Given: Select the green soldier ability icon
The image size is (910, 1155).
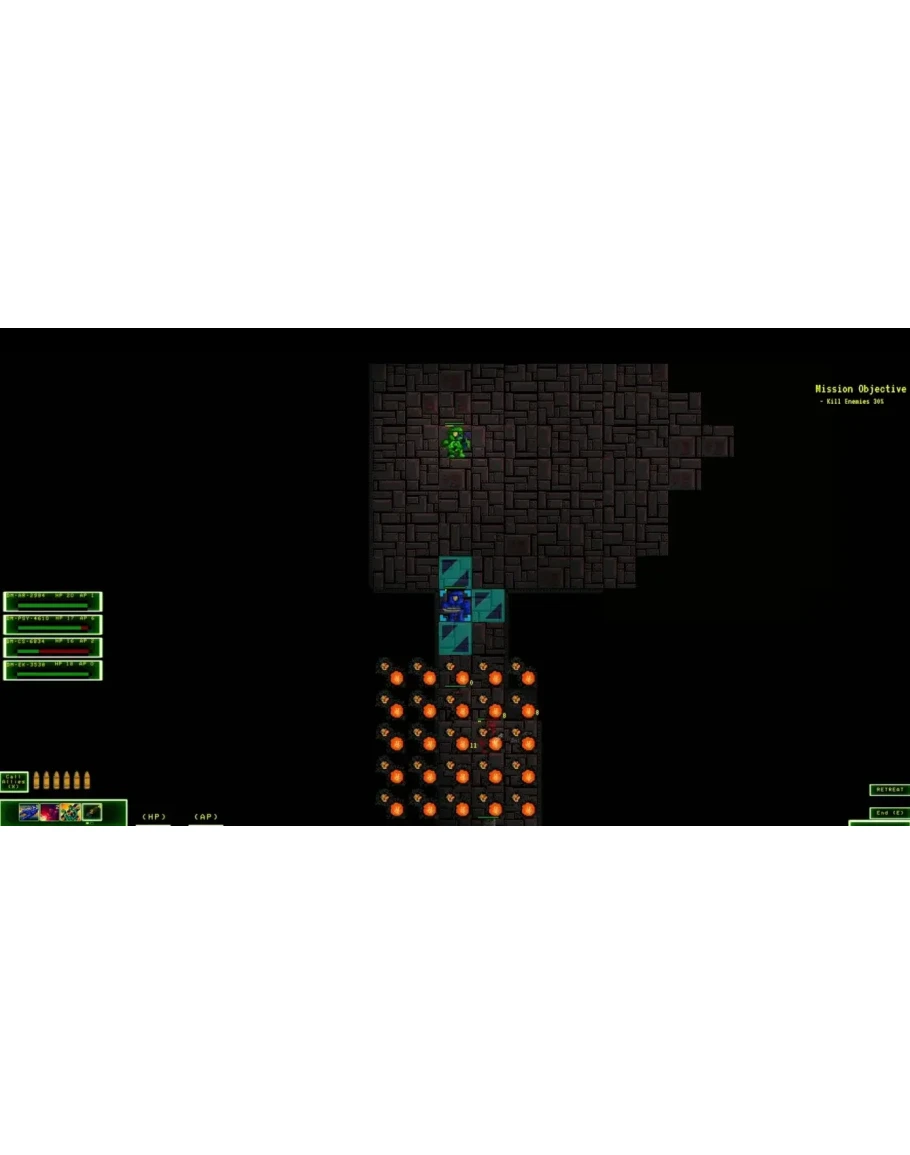Looking at the screenshot, I should tap(70, 812).
